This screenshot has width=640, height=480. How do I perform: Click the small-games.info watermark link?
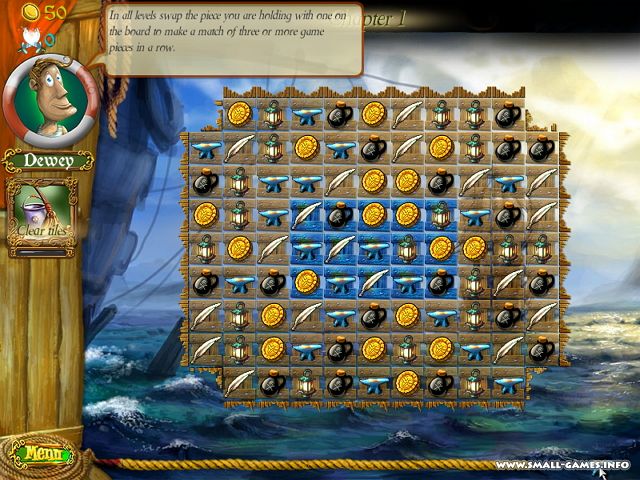coord(562,464)
